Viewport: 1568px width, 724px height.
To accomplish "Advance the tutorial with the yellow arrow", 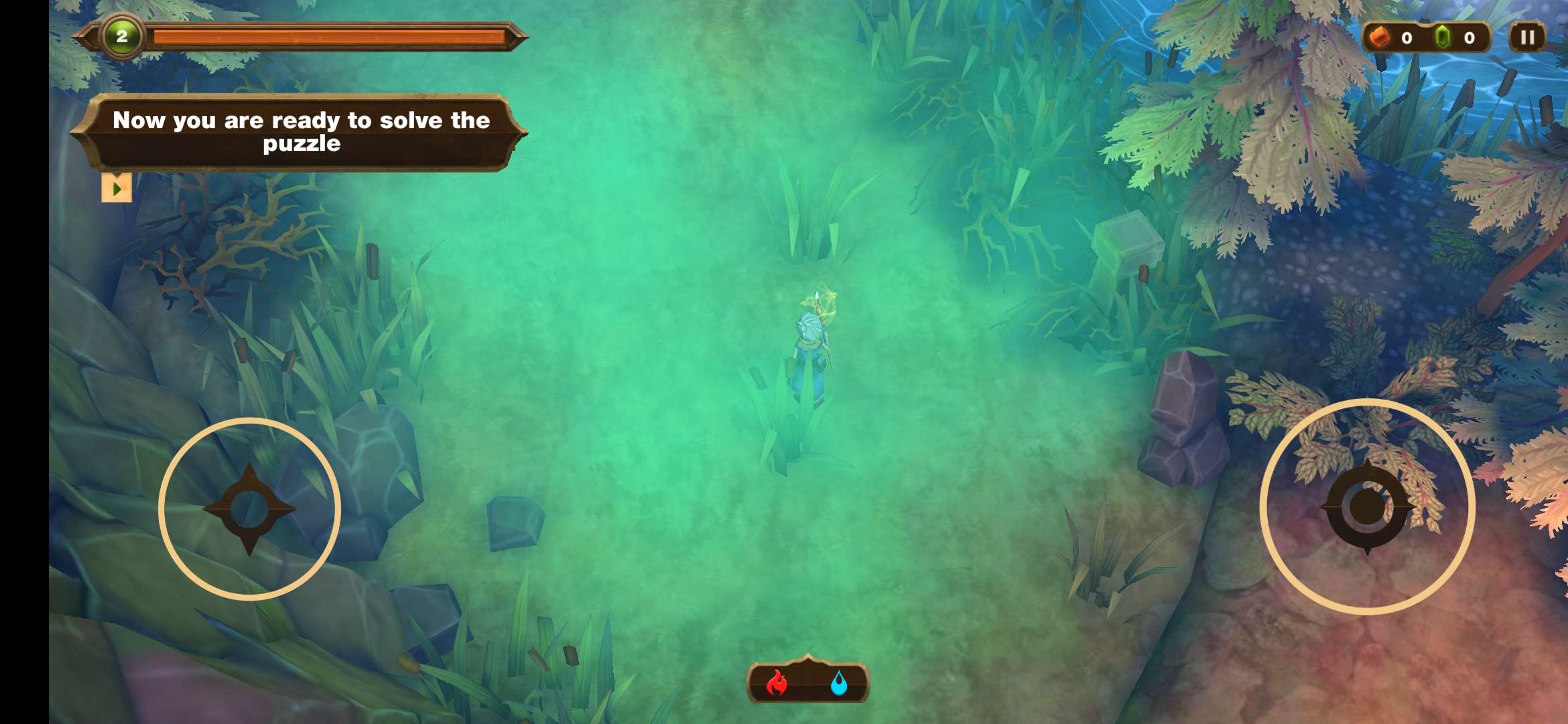I will (117, 188).
